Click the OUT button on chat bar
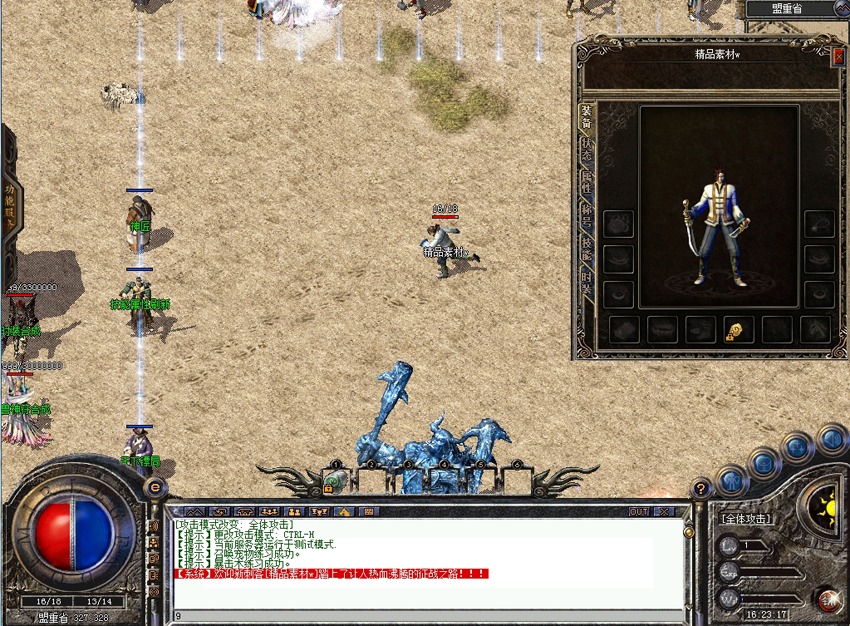850x626 pixels. pos(638,511)
